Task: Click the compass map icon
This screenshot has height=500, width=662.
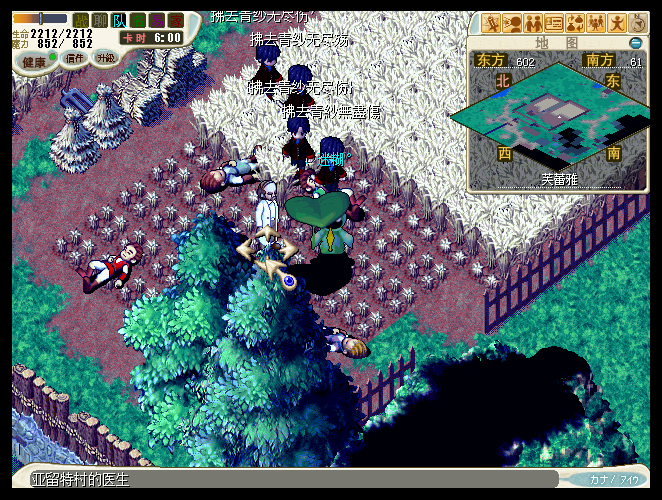Action: (x=638, y=23)
